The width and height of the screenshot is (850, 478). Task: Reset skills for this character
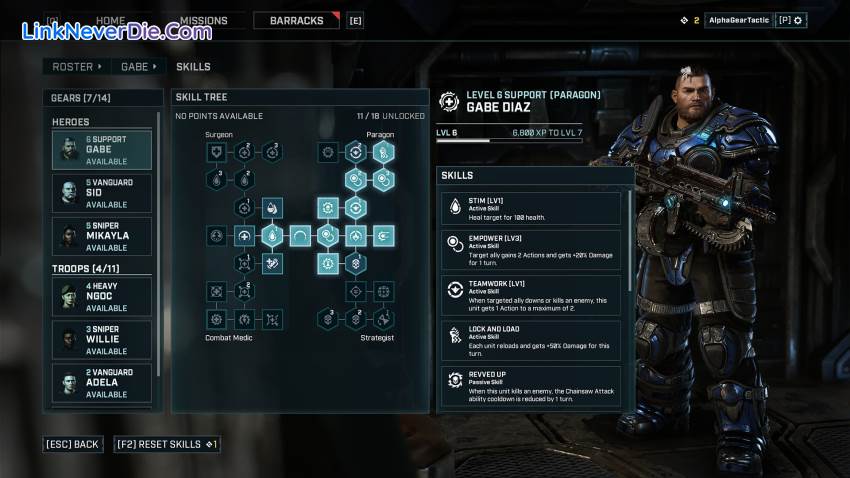(166, 444)
